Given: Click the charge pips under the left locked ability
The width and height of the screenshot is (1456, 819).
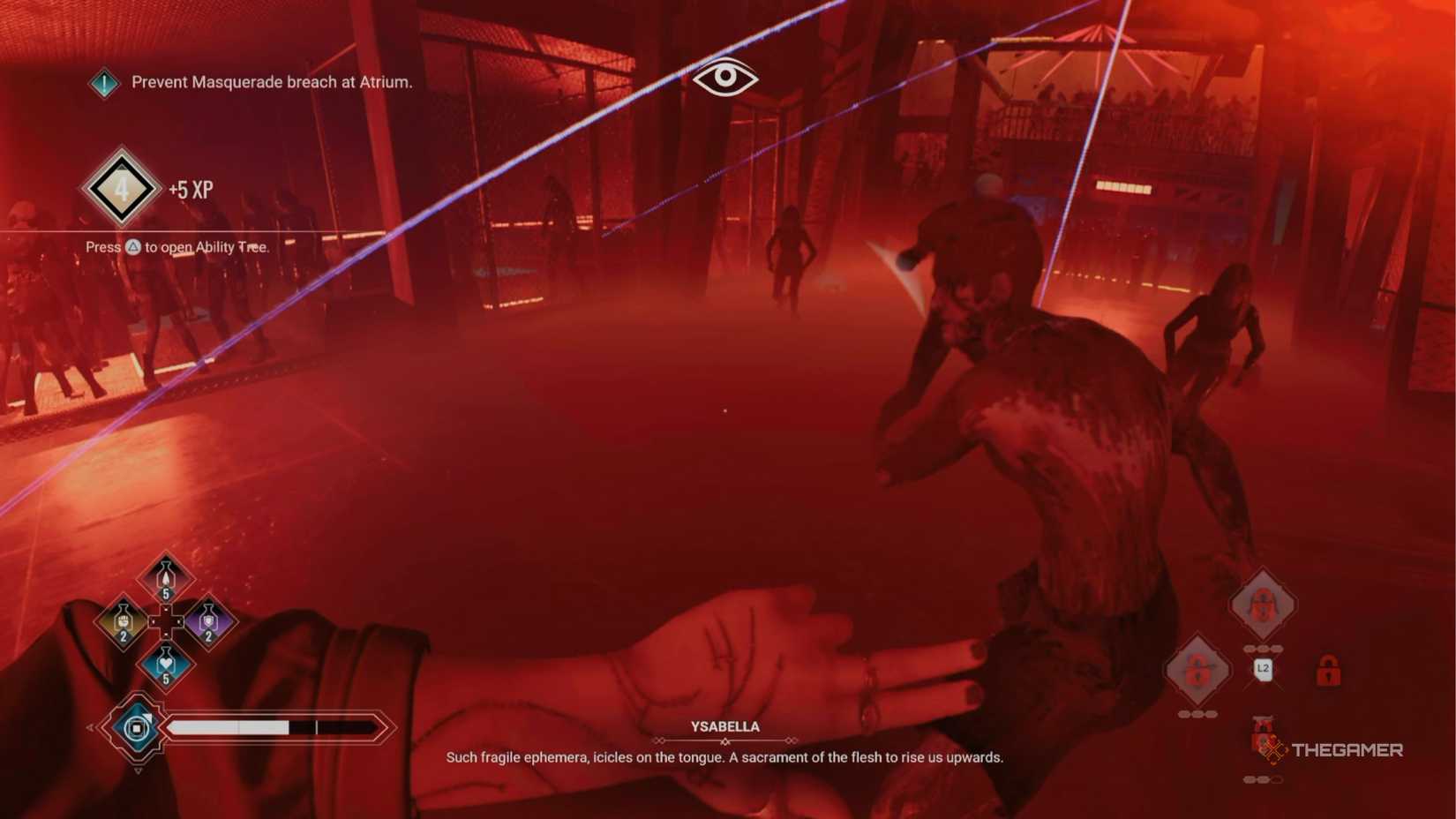Looking at the screenshot, I should tap(1197, 713).
